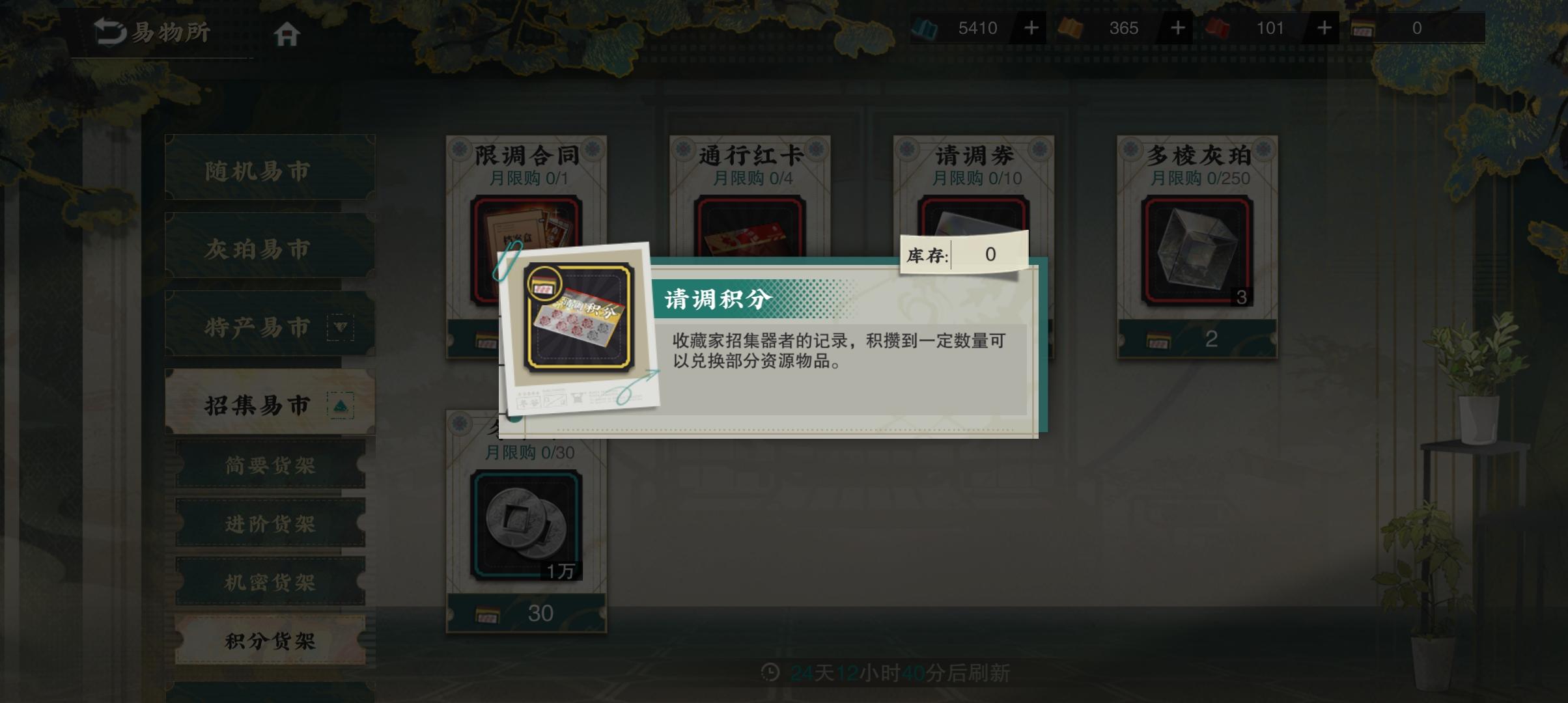Image resolution: width=1568 pixels, height=703 pixels.
Task: Switch to the 简要货架 shelf tab
Action: click(270, 467)
